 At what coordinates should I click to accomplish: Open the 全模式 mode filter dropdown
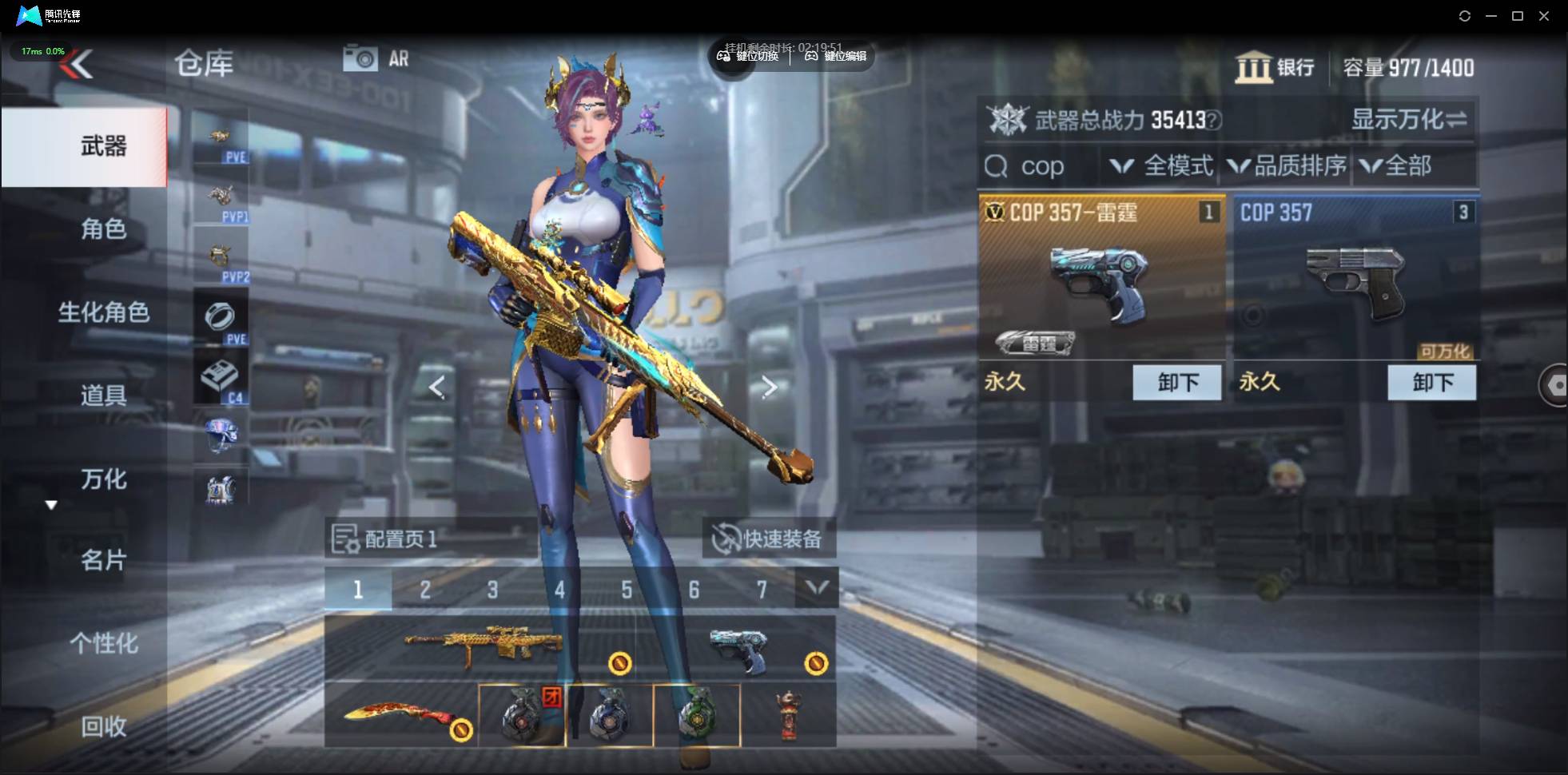coord(1163,166)
